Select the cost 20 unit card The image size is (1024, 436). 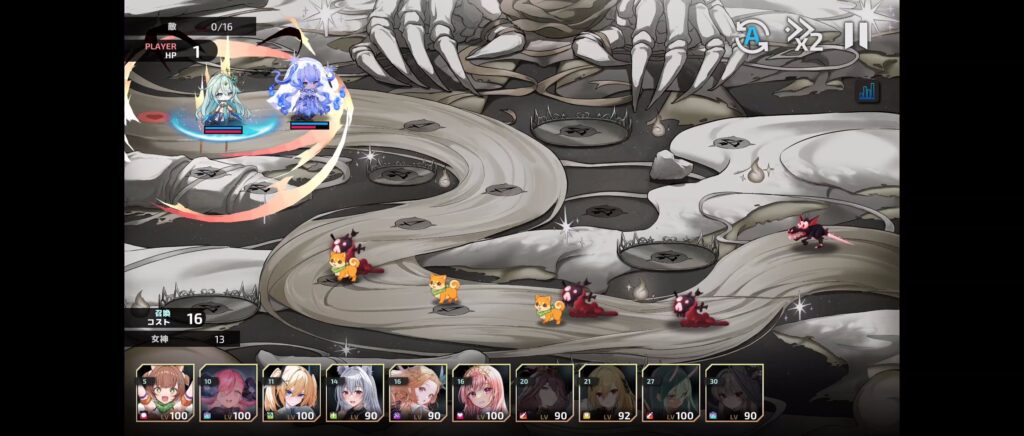pyautogui.click(x=544, y=393)
